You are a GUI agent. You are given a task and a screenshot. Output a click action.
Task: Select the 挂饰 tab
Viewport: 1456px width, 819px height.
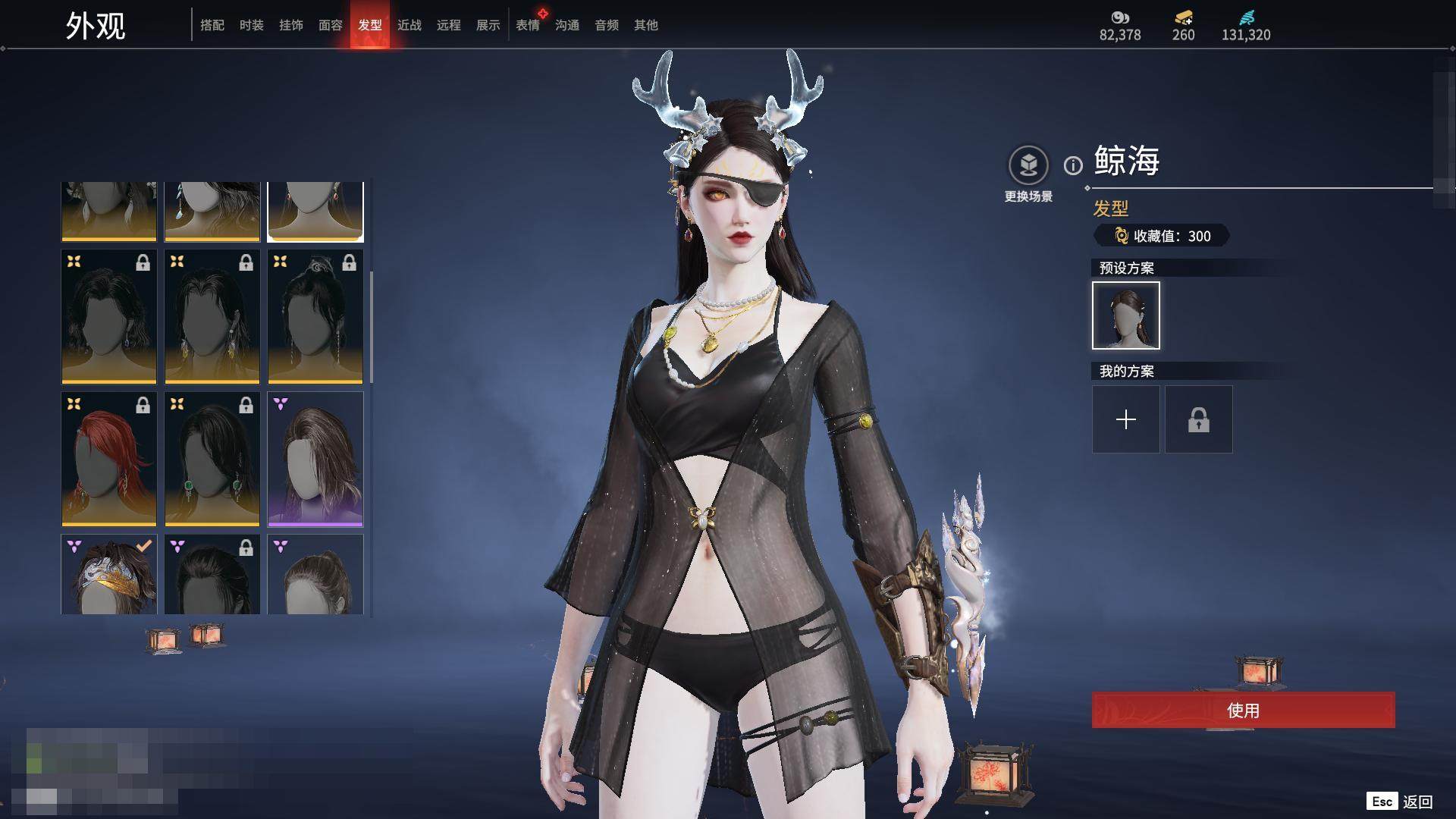click(291, 25)
